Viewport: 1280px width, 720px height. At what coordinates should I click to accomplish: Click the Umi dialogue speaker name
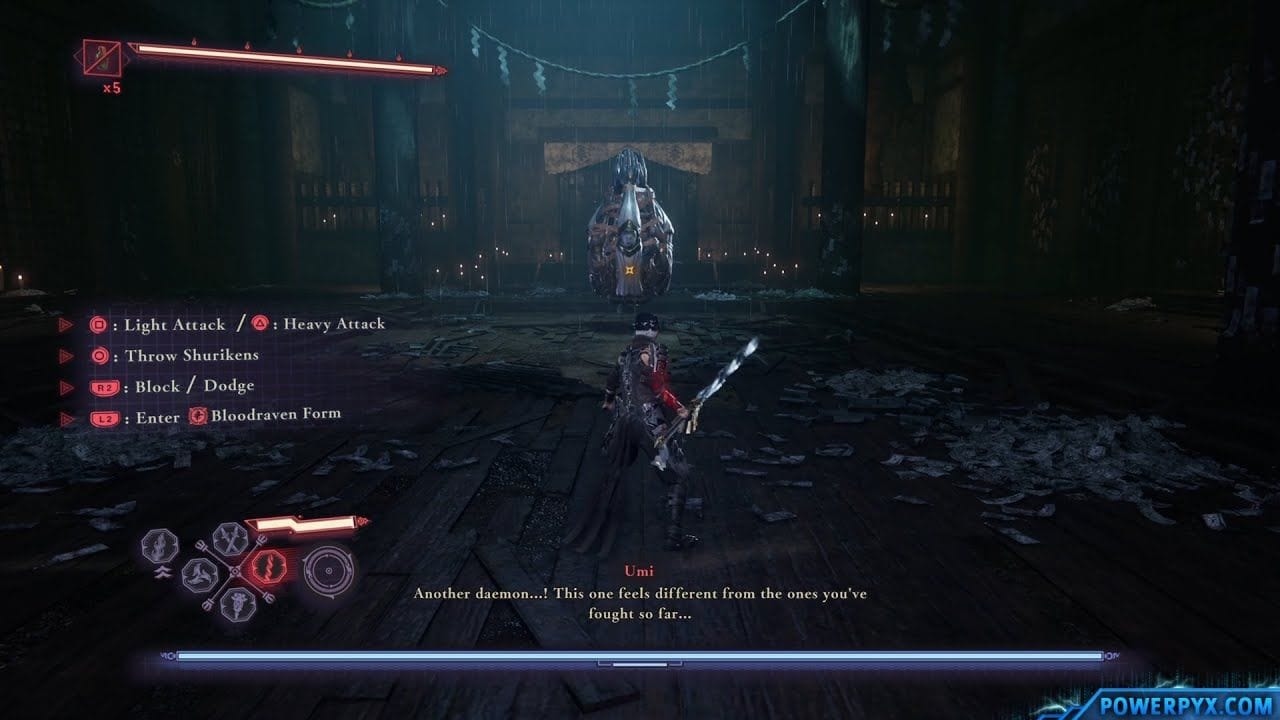pyautogui.click(x=640, y=570)
